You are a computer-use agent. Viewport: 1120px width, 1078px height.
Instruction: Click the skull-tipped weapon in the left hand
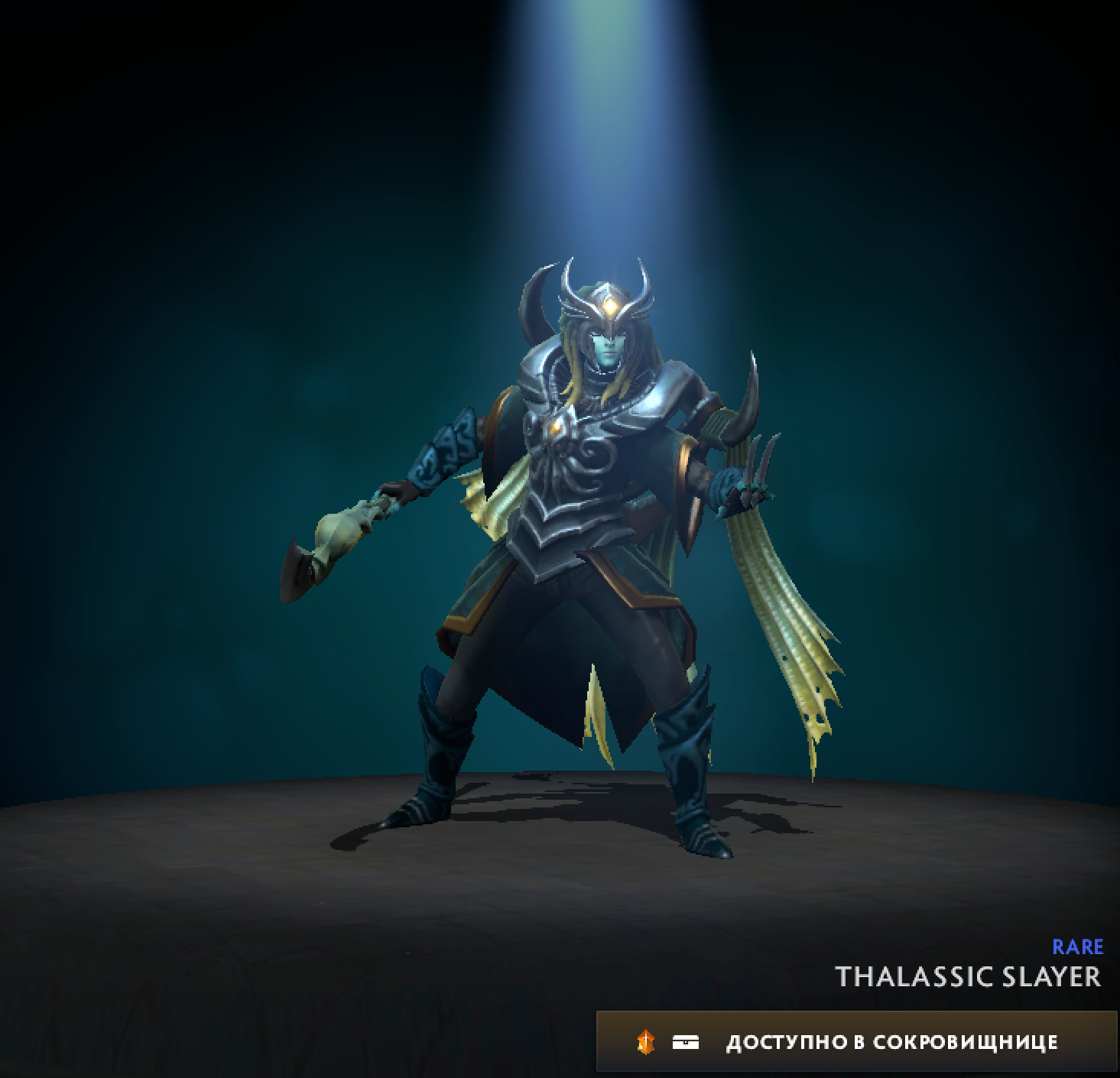coord(336,535)
